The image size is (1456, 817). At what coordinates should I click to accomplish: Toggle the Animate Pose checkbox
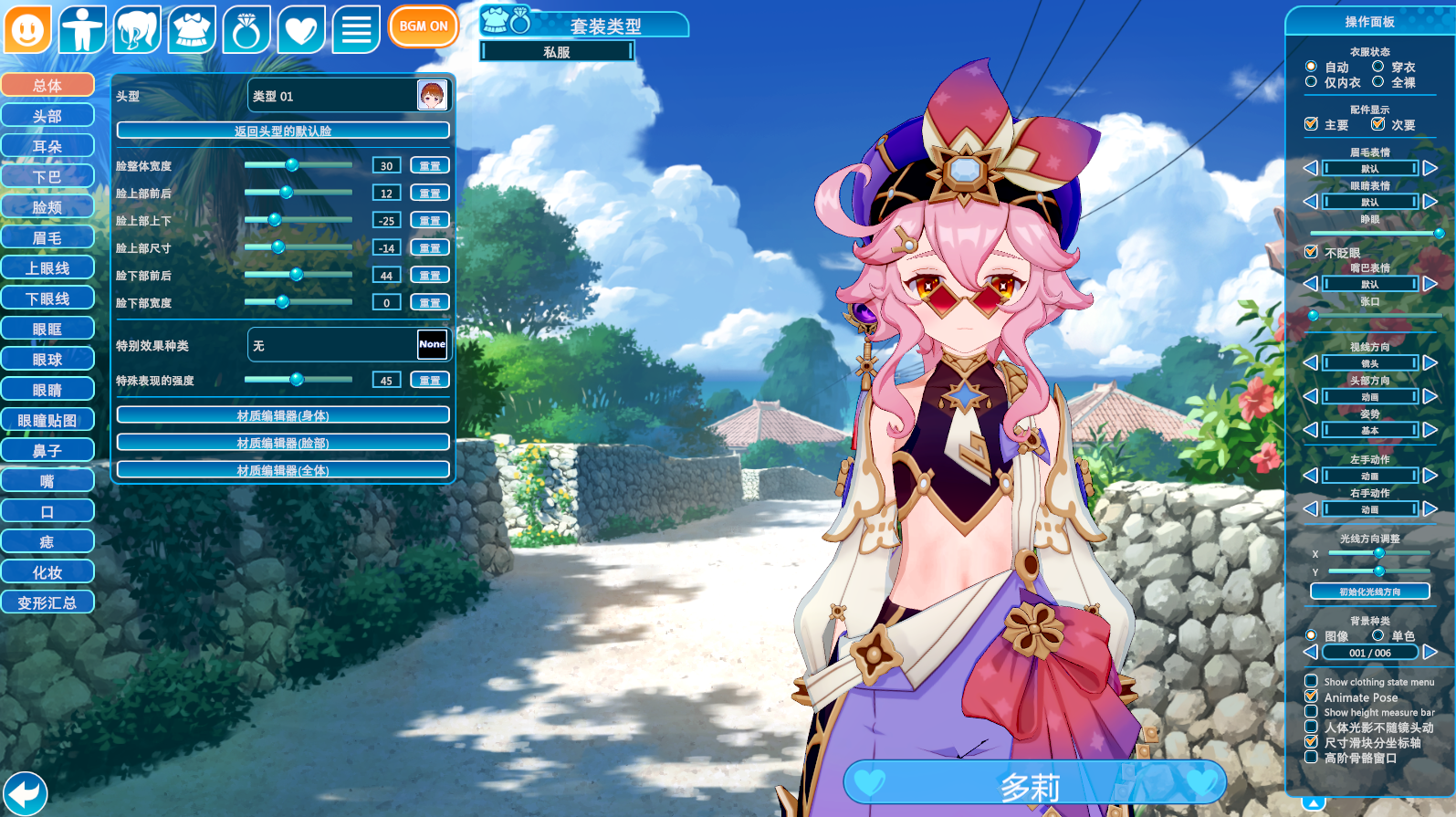pyautogui.click(x=1312, y=697)
